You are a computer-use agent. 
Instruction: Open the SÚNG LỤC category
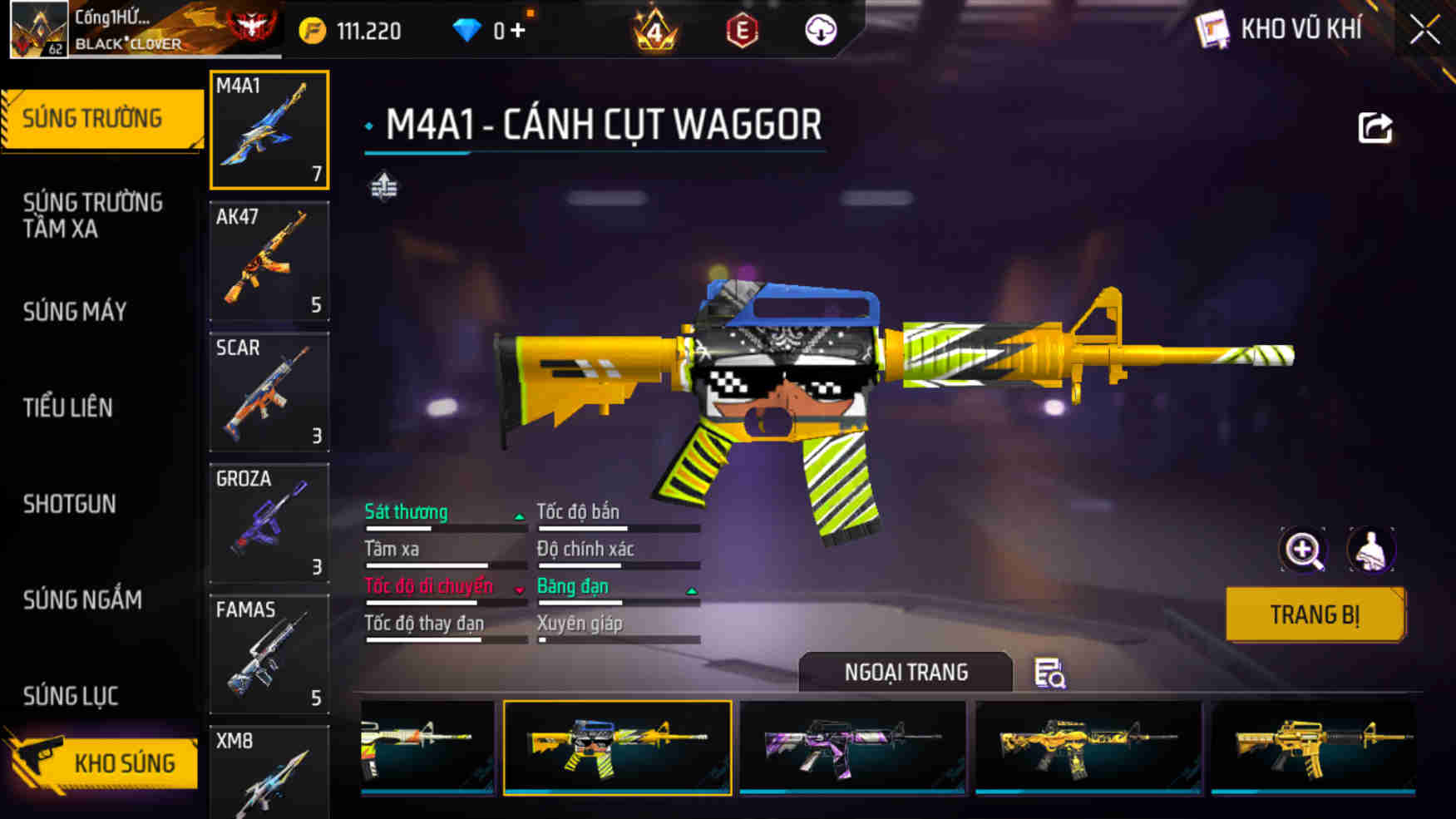point(71,696)
